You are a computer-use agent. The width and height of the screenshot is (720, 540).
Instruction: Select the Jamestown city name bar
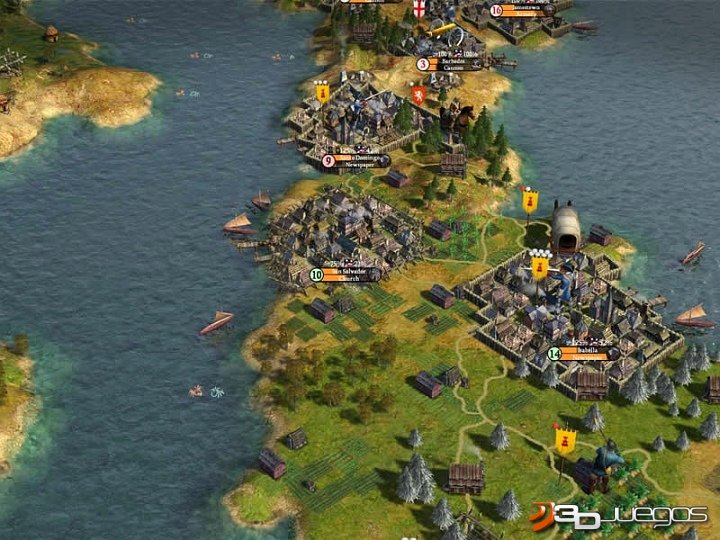click(528, 11)
